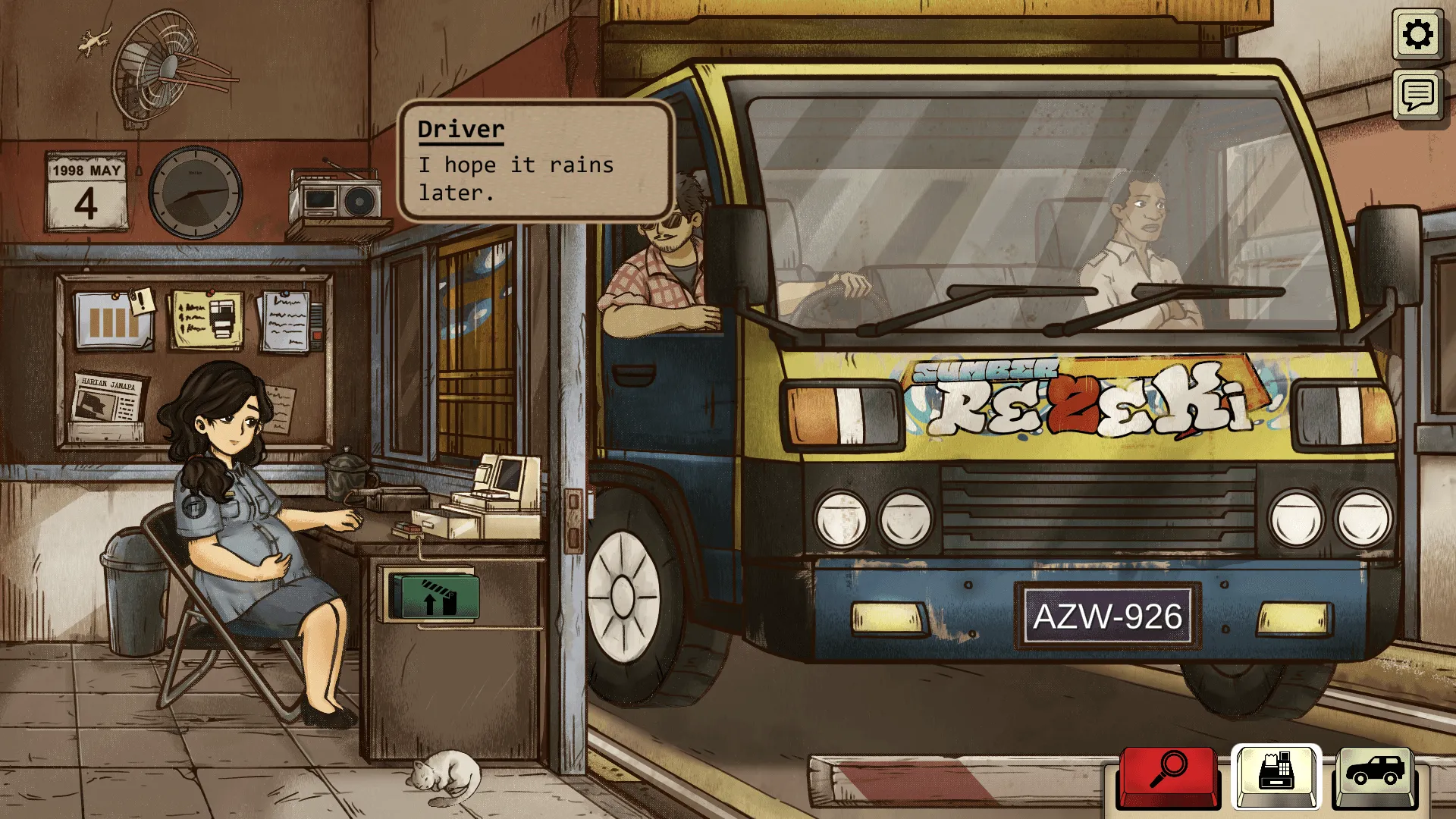Select the cash register button
Screen dimensions: 1456x819
tap(1276, 775)
